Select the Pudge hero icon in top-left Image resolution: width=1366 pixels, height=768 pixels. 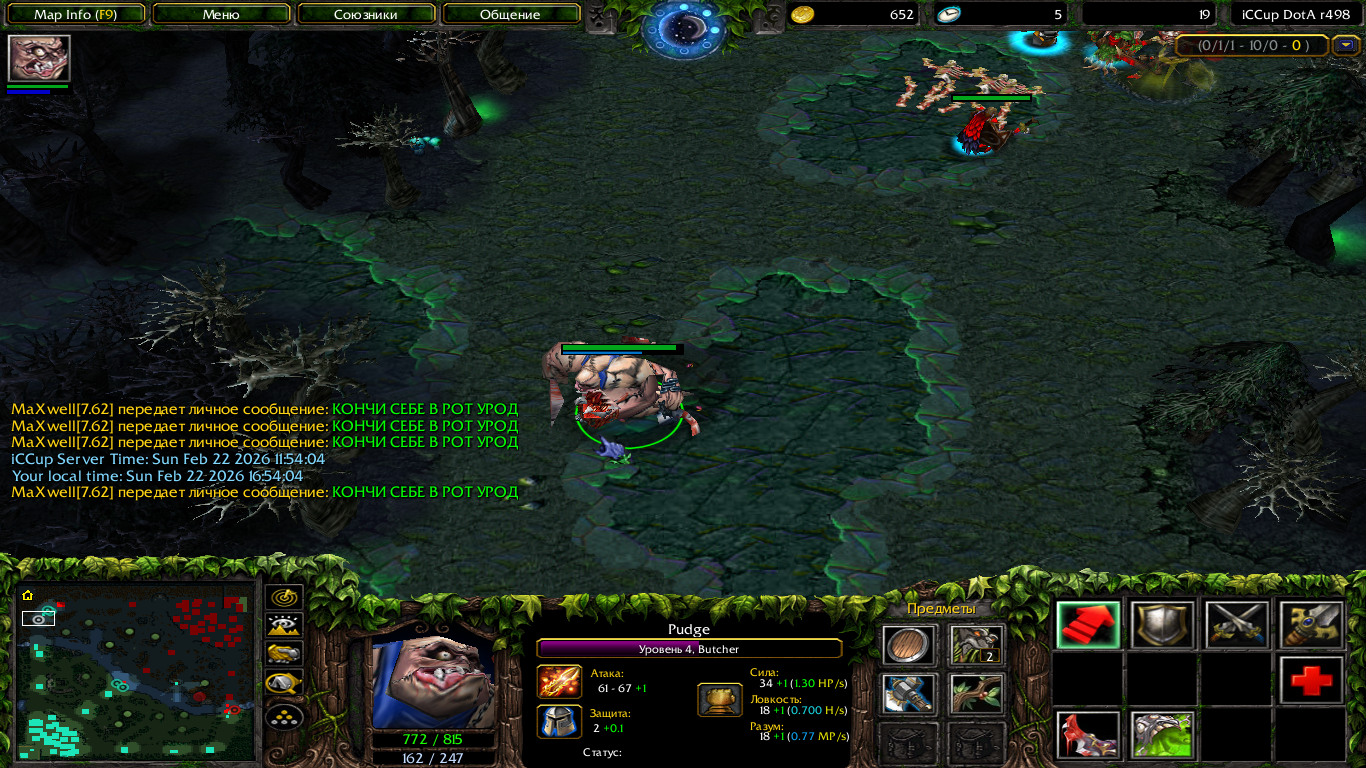point(39,58)
